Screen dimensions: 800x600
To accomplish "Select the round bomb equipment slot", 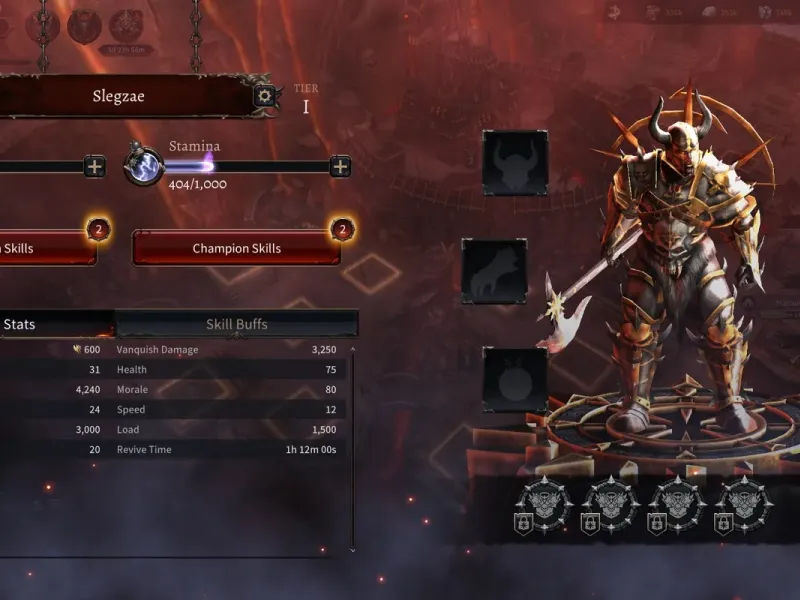I will pyautogui.click(x=515, y=380).
